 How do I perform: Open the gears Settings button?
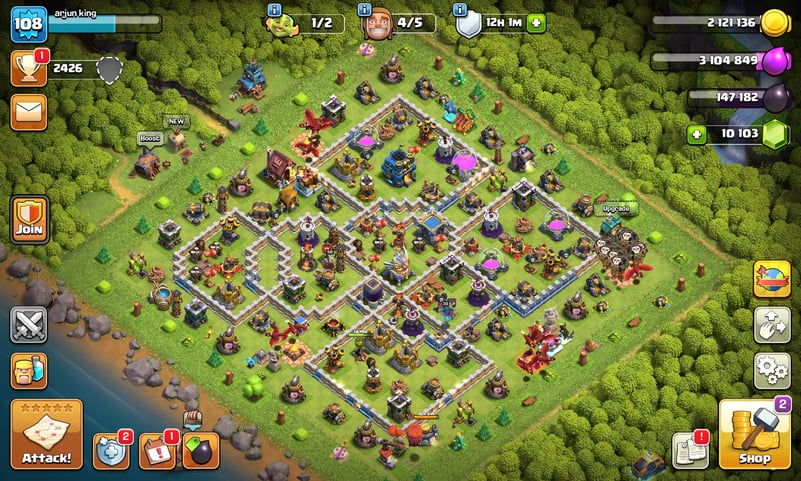tap(771, 370)
